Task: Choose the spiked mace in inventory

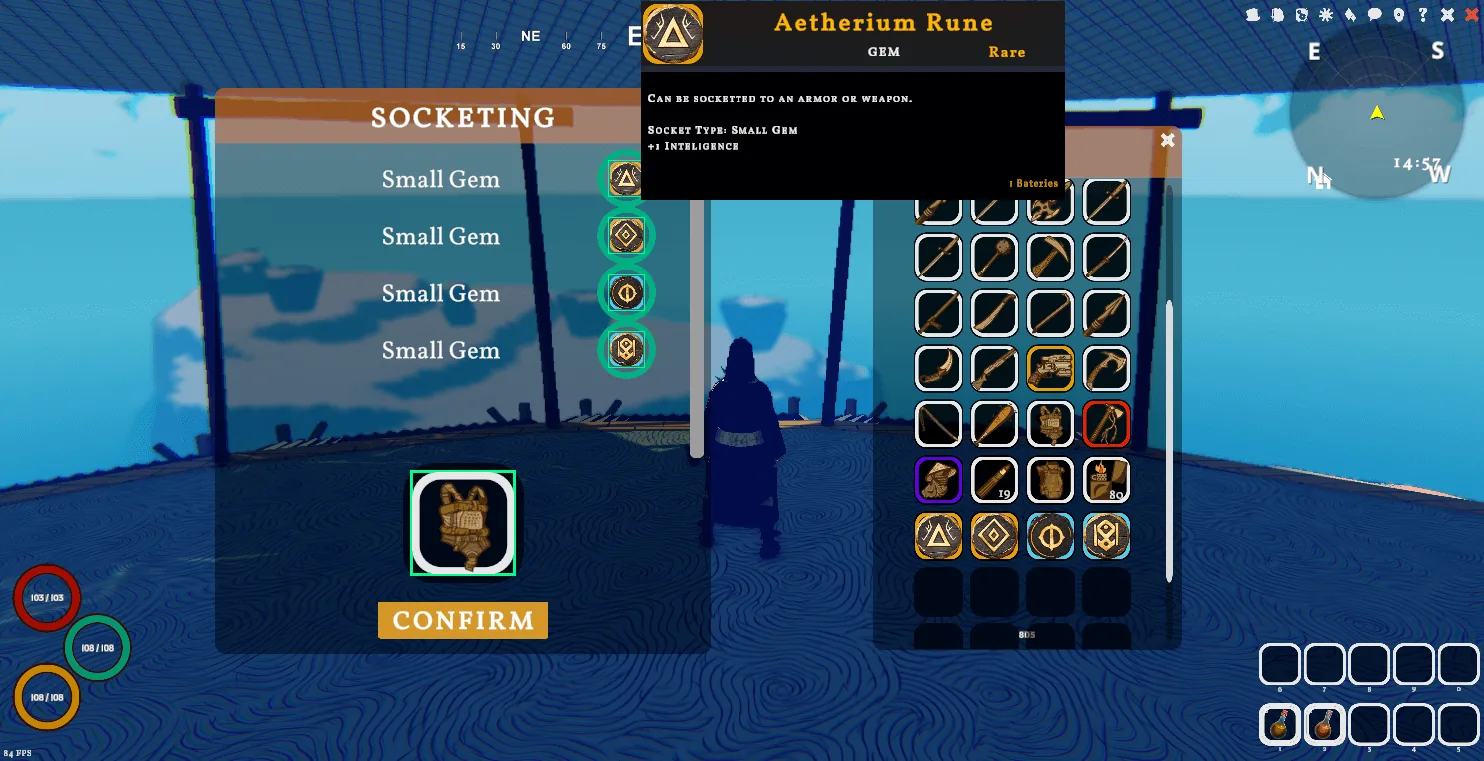Action: [x=994, y=257]
